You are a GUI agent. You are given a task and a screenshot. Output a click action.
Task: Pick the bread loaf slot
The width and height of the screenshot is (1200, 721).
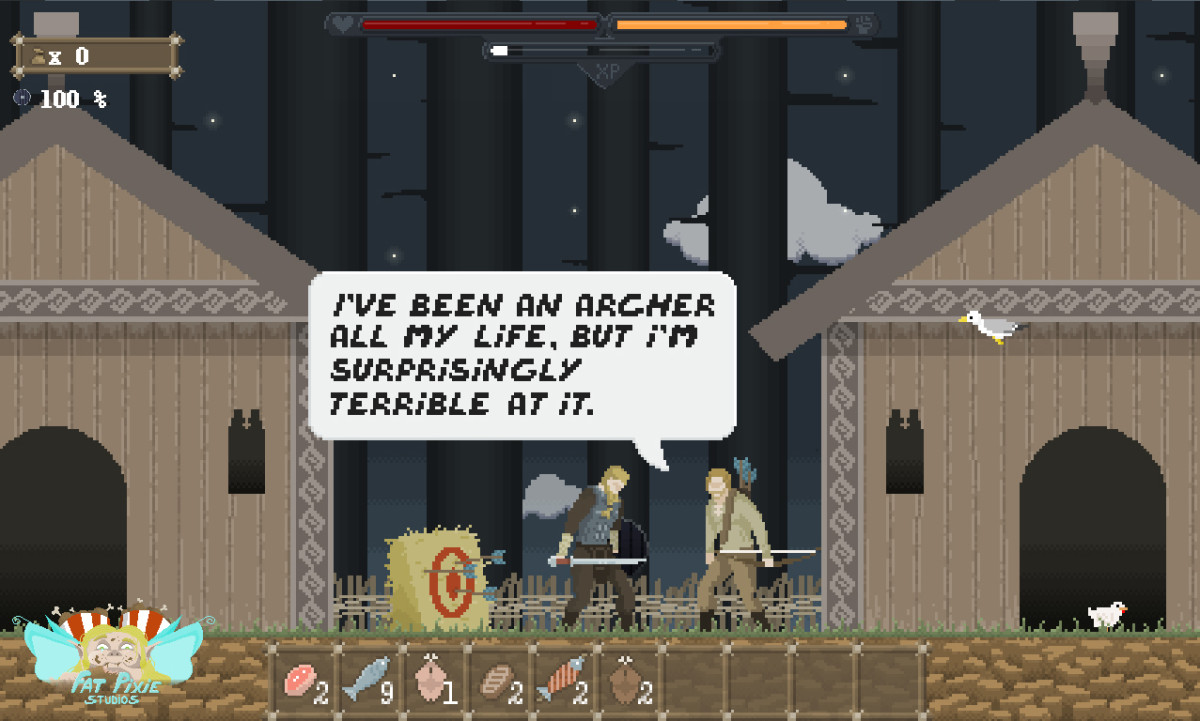point(497,681)
